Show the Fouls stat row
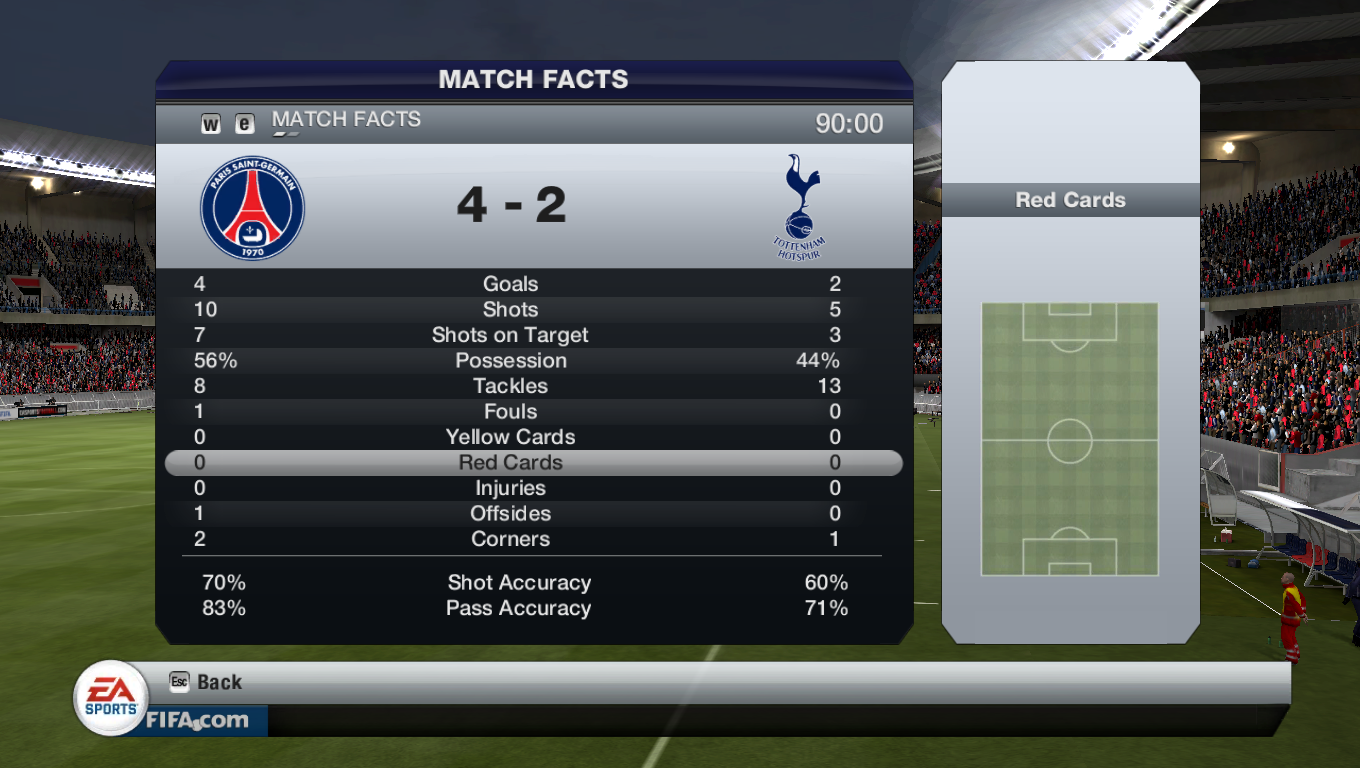The width and height of the screenshot is (1360, 768). pos(511,412)
